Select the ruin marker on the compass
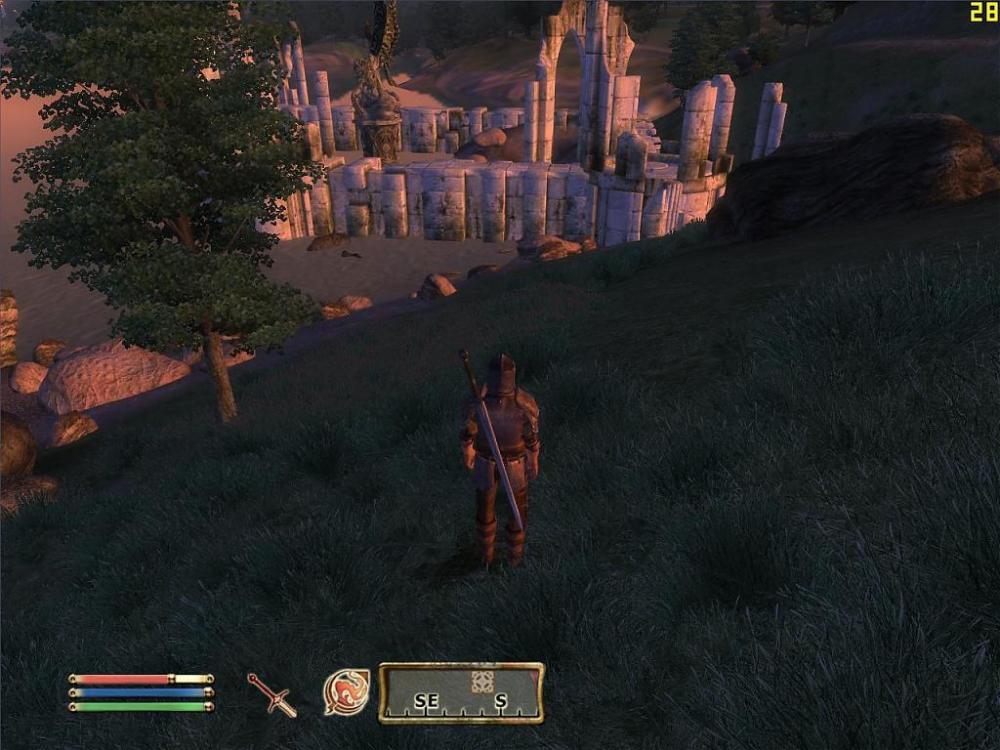 click(x=483, y=682)
